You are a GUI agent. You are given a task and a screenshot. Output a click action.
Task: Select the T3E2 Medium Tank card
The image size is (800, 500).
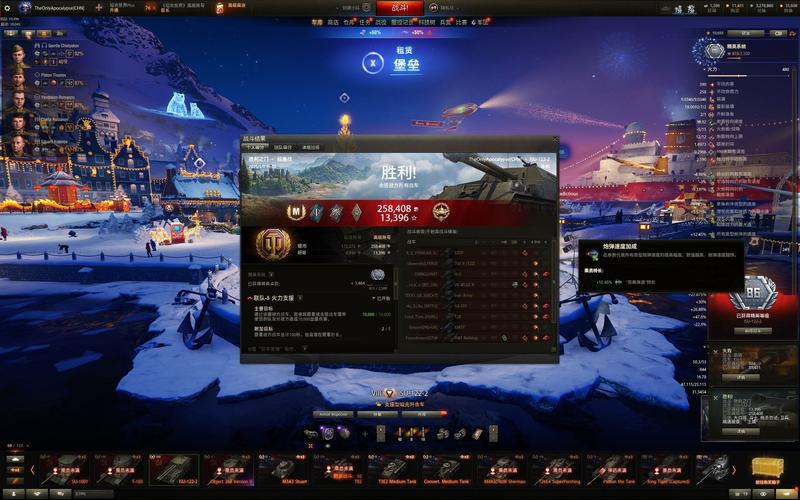394,468
